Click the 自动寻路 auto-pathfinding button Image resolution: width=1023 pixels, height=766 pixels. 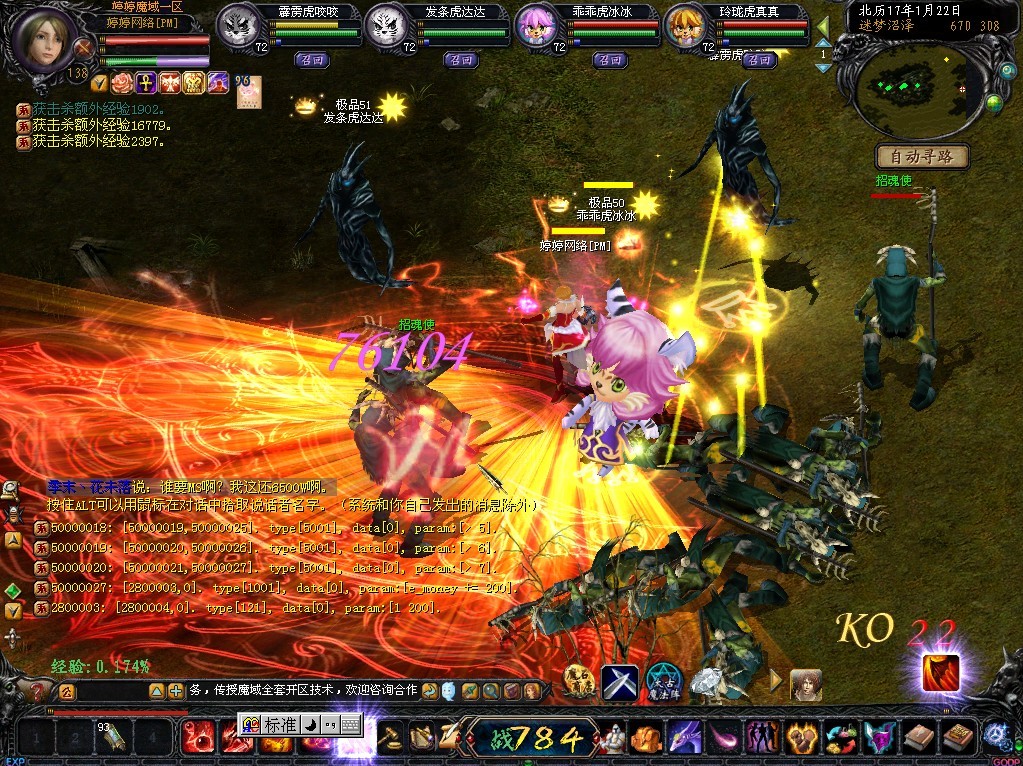(x=922, y=156)
